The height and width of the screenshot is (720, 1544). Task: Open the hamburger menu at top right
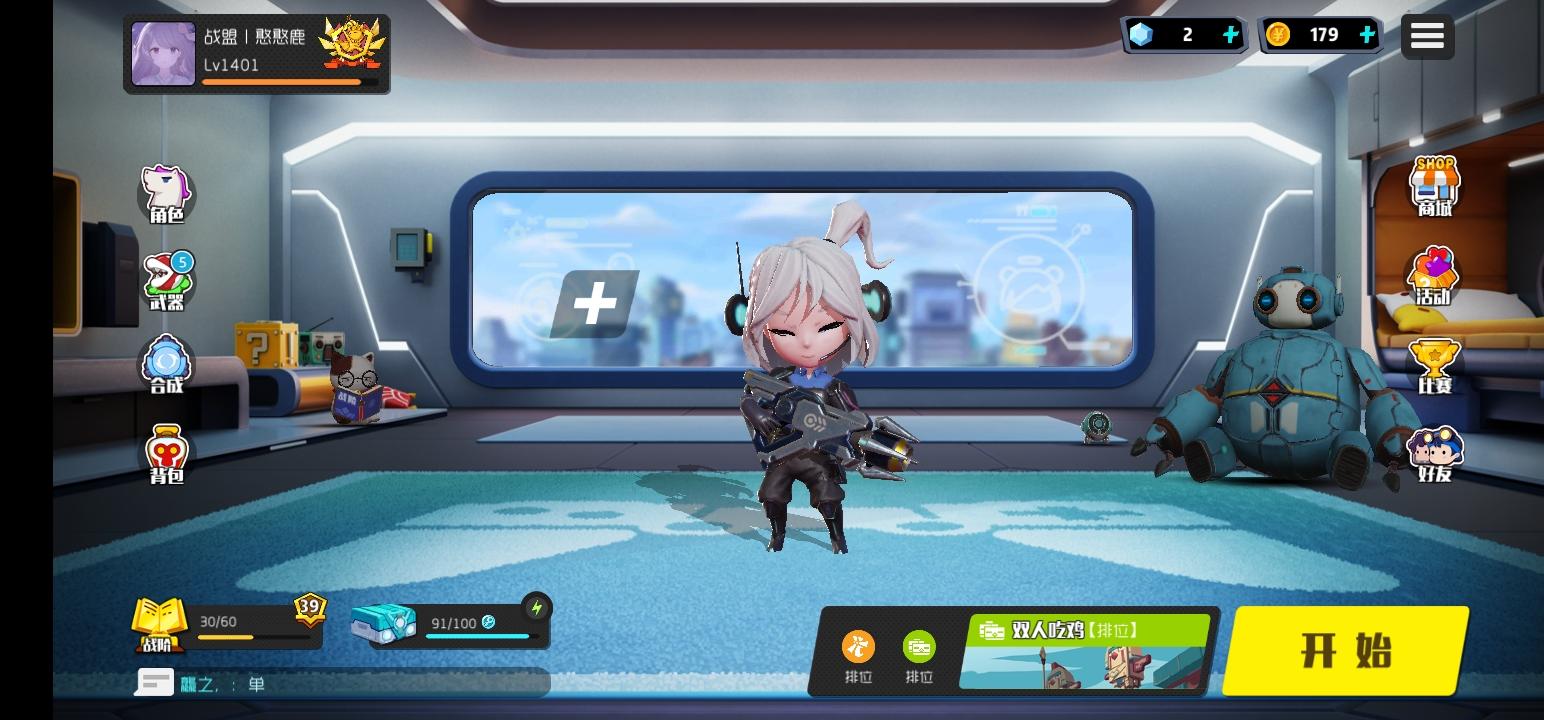[1427, 35]
